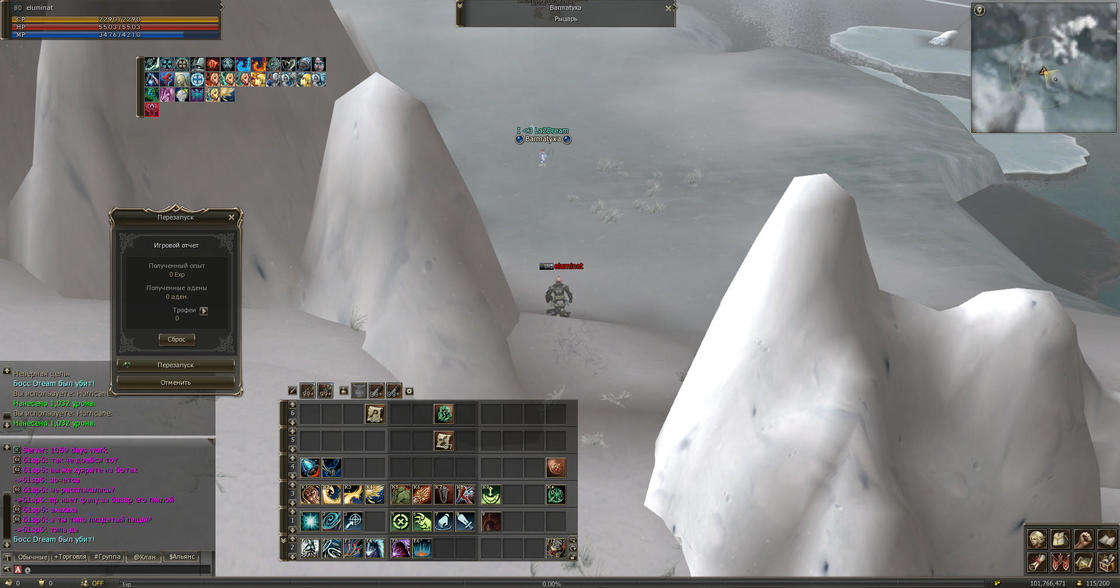This screenshot has width=1120, height=588.
Task: Use the green clover item on hotbar
Action: 444,413
